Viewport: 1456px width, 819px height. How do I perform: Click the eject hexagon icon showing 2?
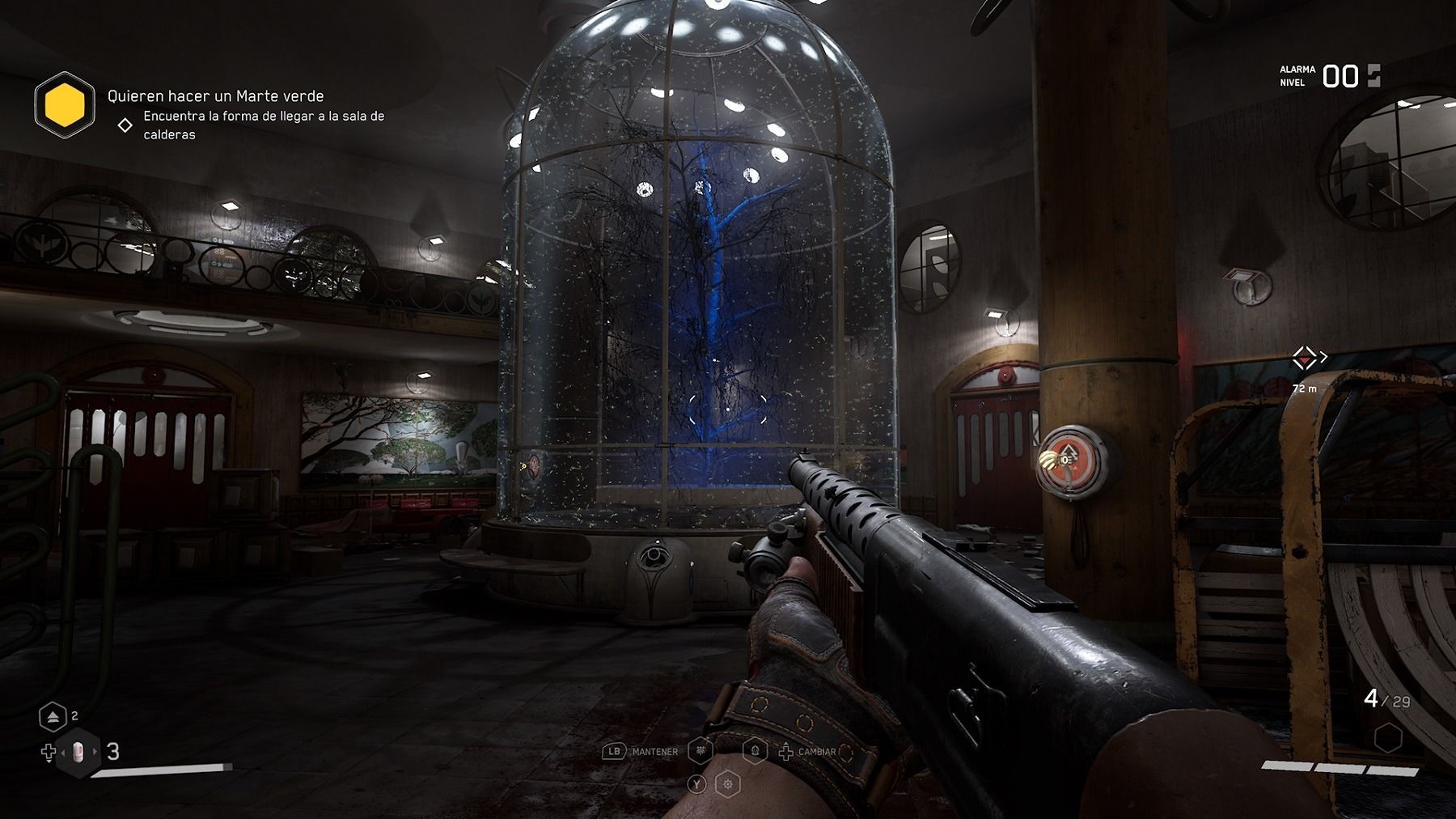[53, 716]
